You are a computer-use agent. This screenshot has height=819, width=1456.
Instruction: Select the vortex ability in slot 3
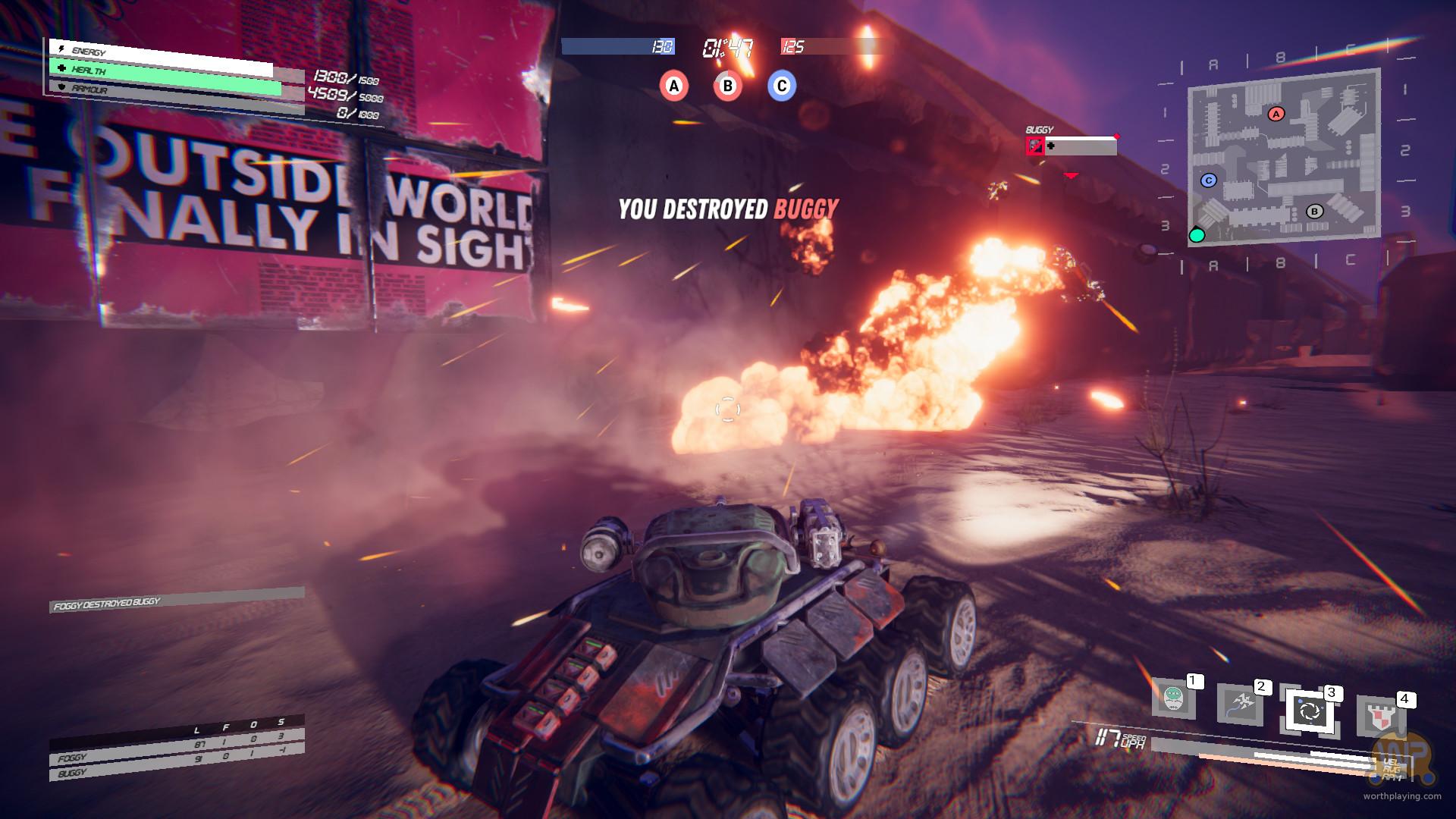click(1310, 711)
